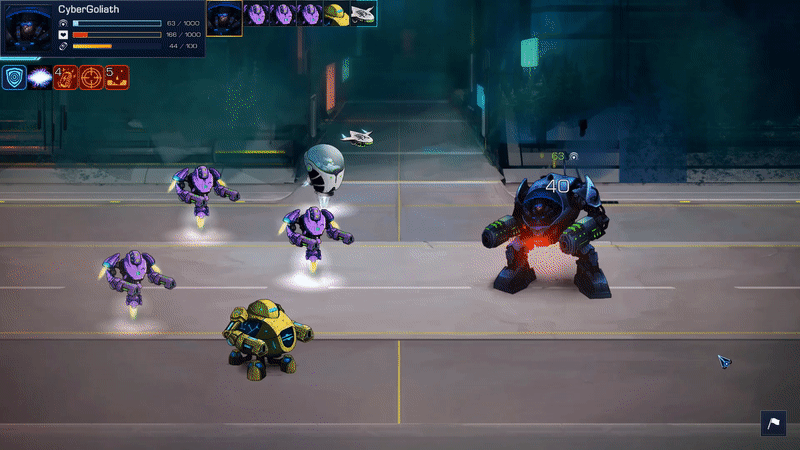The width and height of the screenshot is (800, 450).
Task: Choose the white aircraft turn order portrait
Action: coord(363,14)
